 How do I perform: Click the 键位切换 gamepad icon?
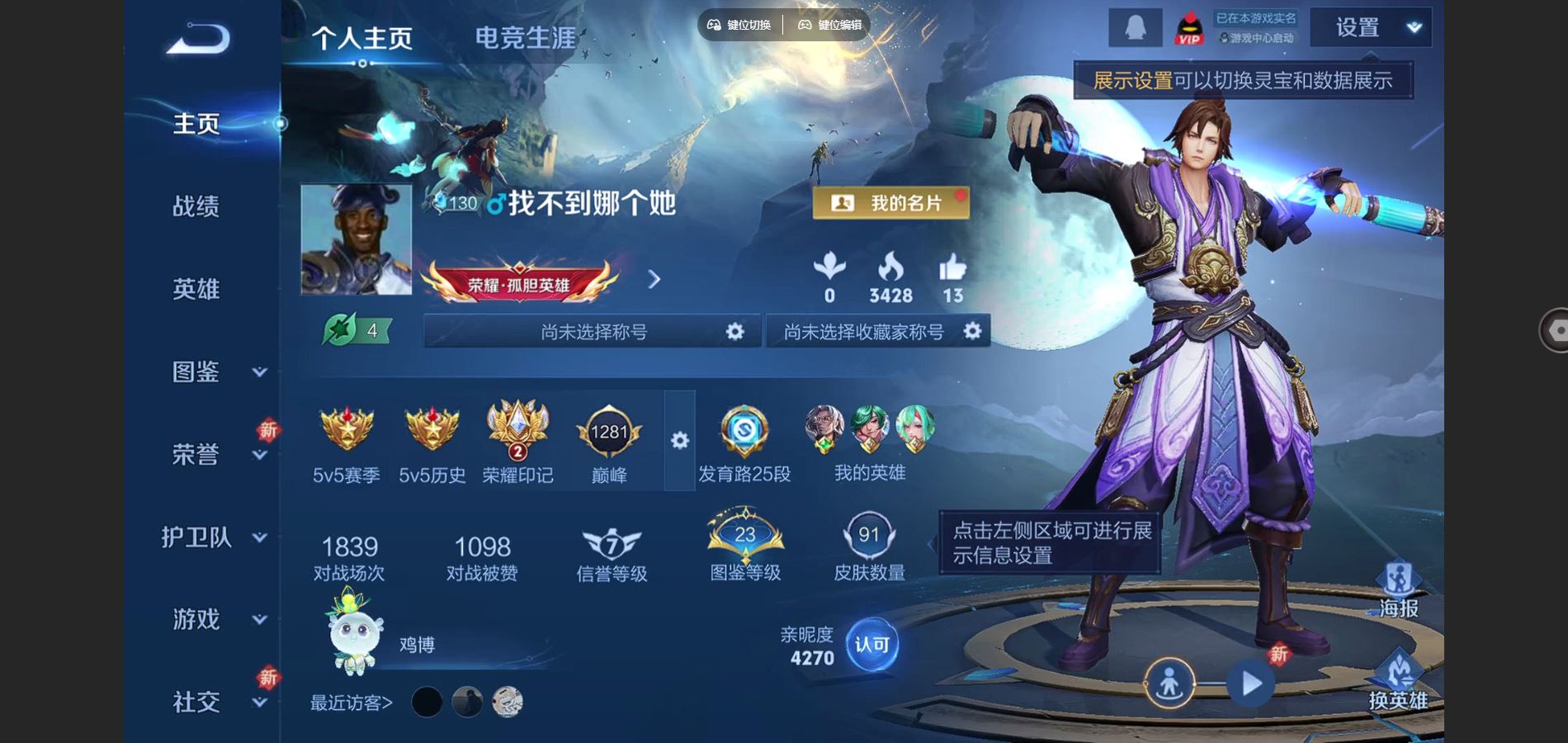click(715, 25)
